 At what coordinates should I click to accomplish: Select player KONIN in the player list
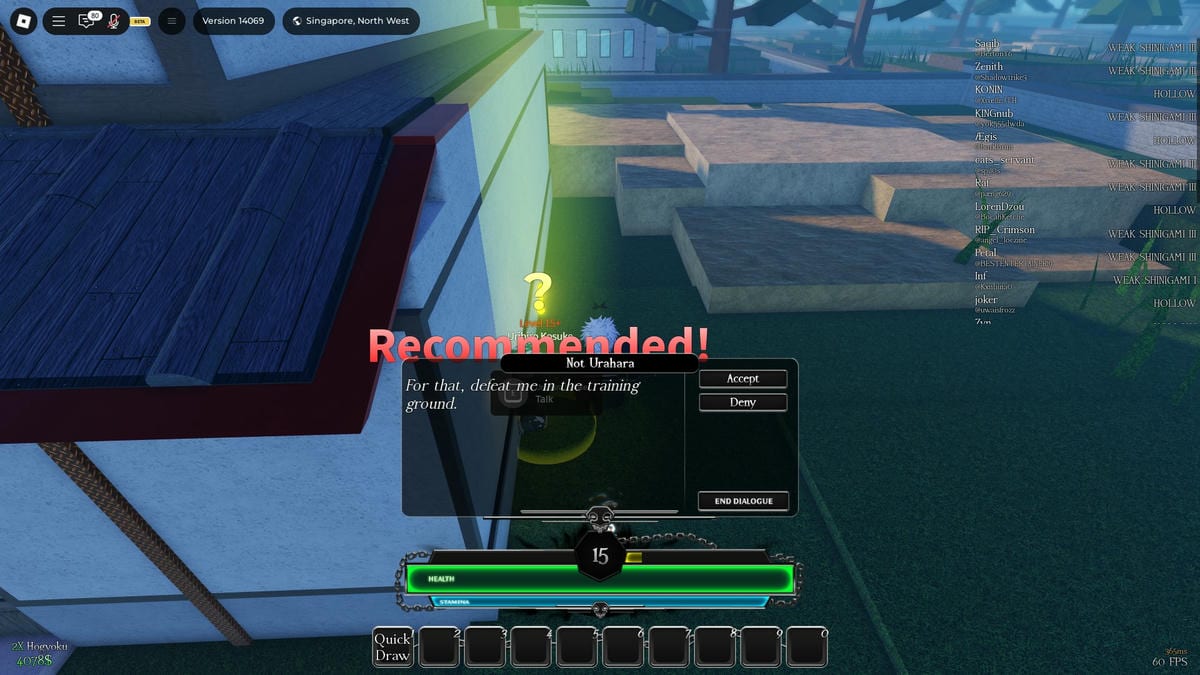(x=989, y=90)
